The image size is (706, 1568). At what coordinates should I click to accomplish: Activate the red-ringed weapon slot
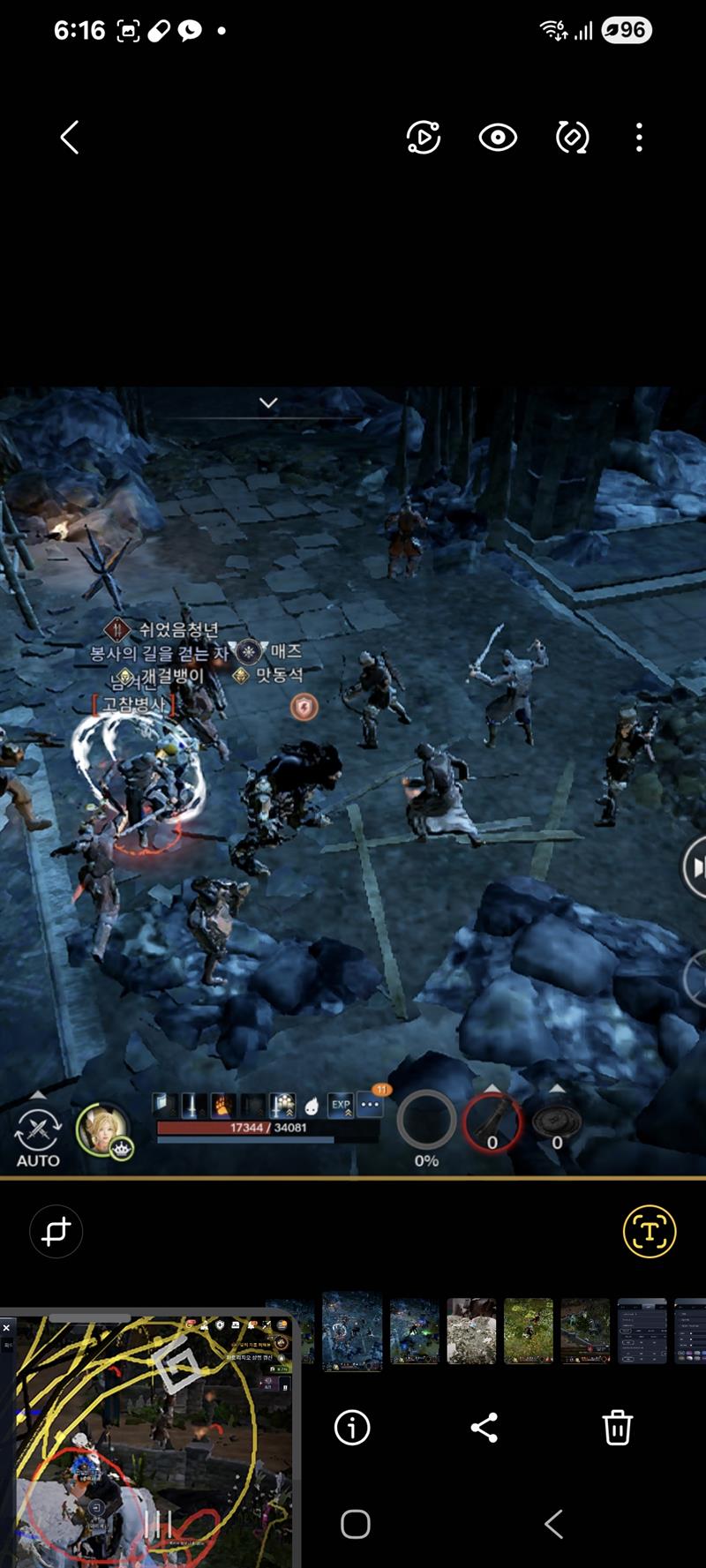pos(492,1122)
